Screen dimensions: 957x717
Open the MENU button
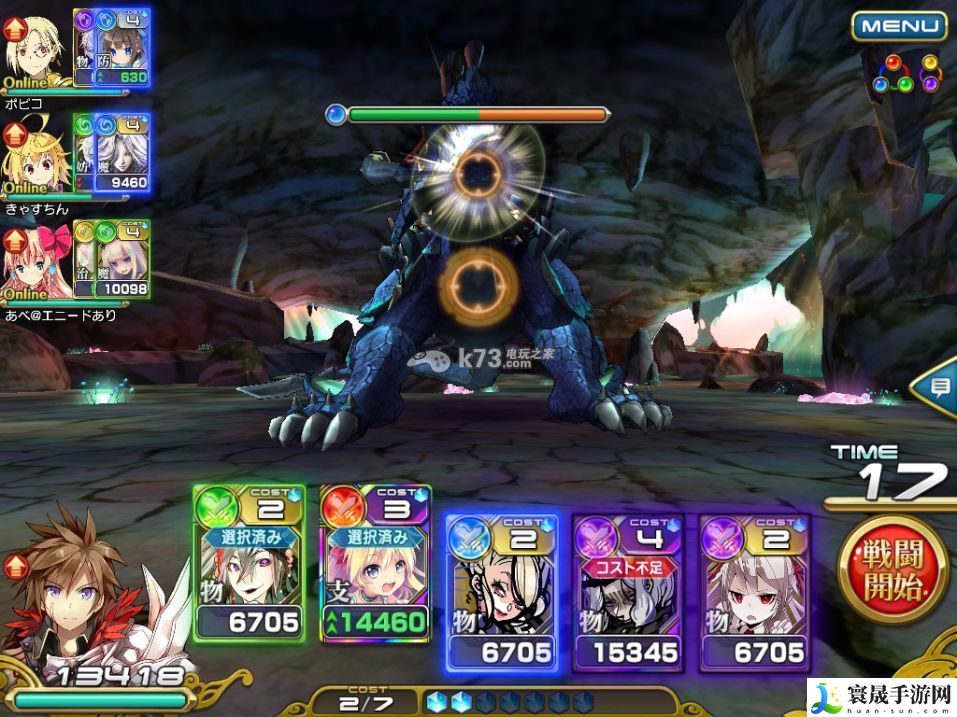coord(898,26)
